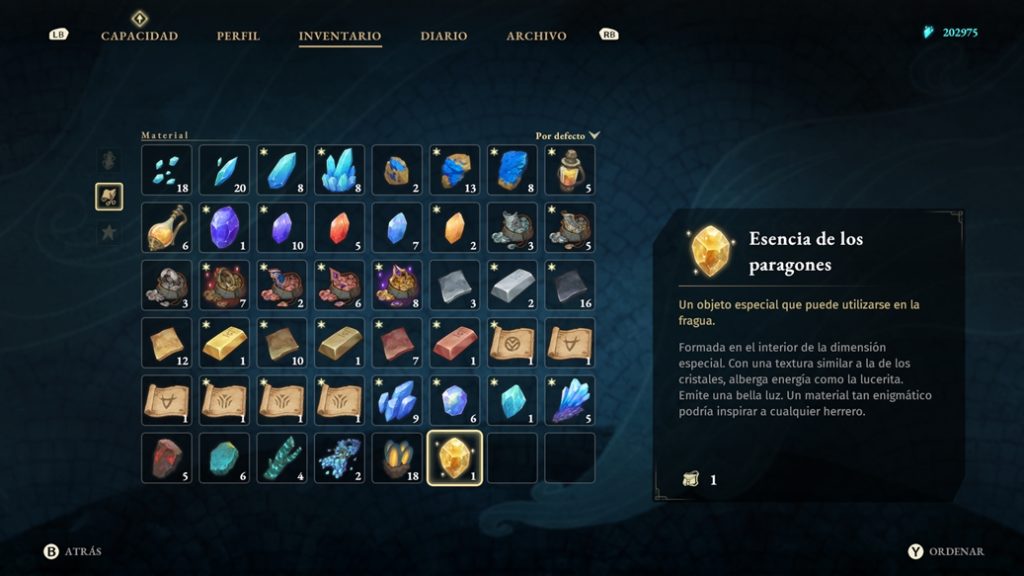Open the Archivo tab
Screen dimensions: 1024x576
point(536,36)
